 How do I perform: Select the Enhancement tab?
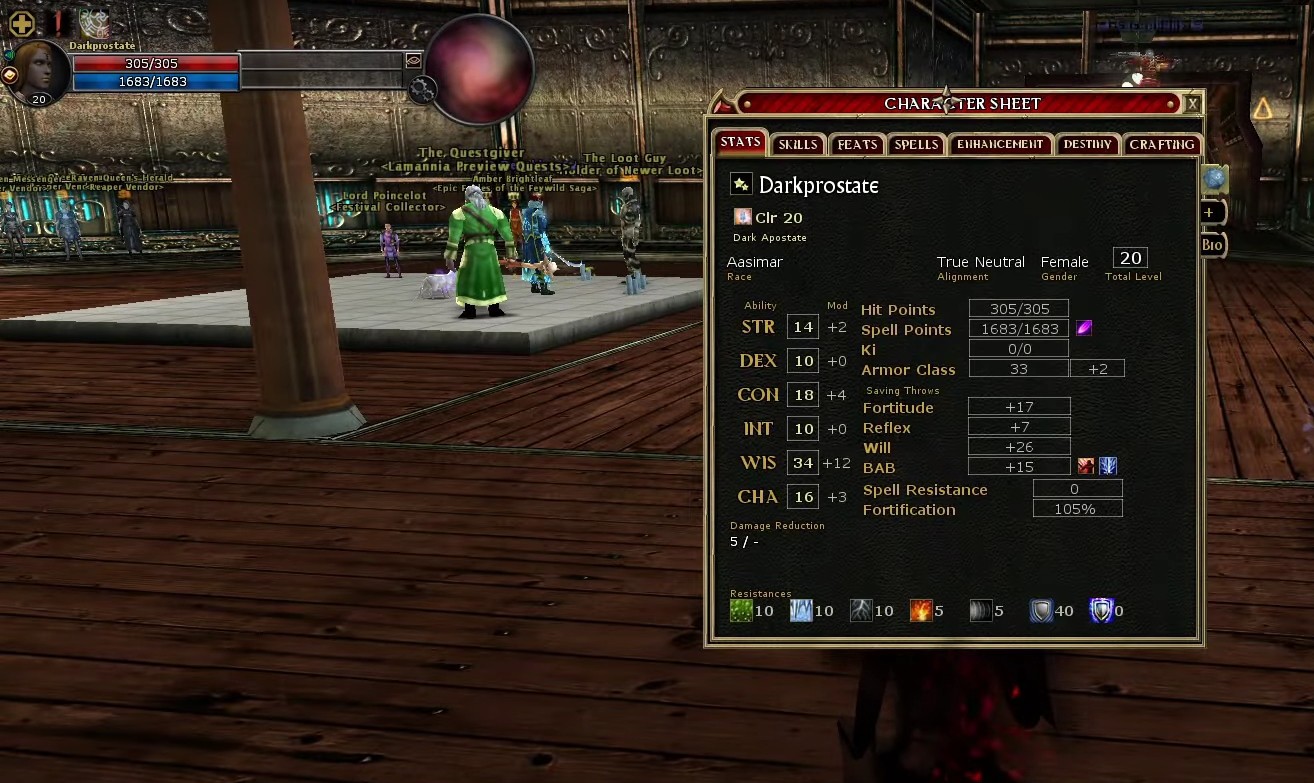coord(999,145)
